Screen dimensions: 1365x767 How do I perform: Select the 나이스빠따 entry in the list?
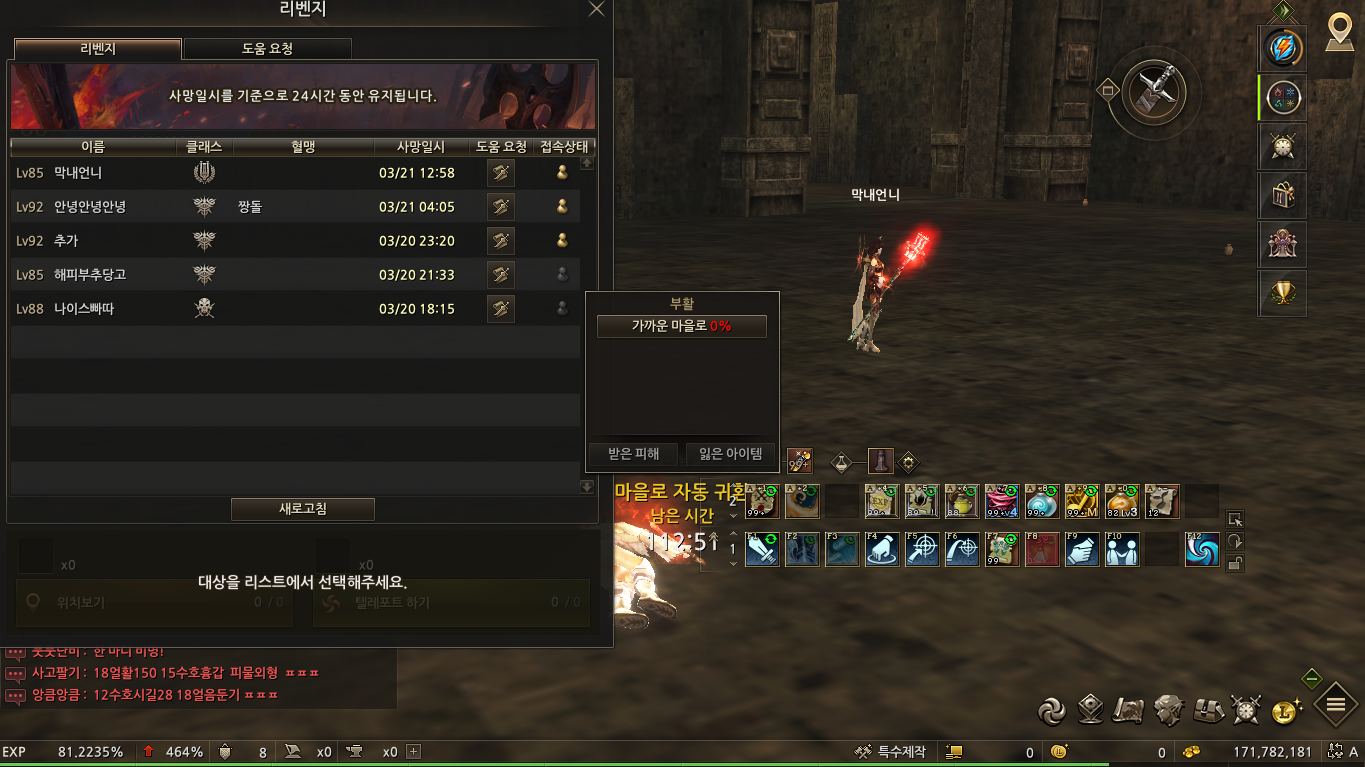click(84, 309)
